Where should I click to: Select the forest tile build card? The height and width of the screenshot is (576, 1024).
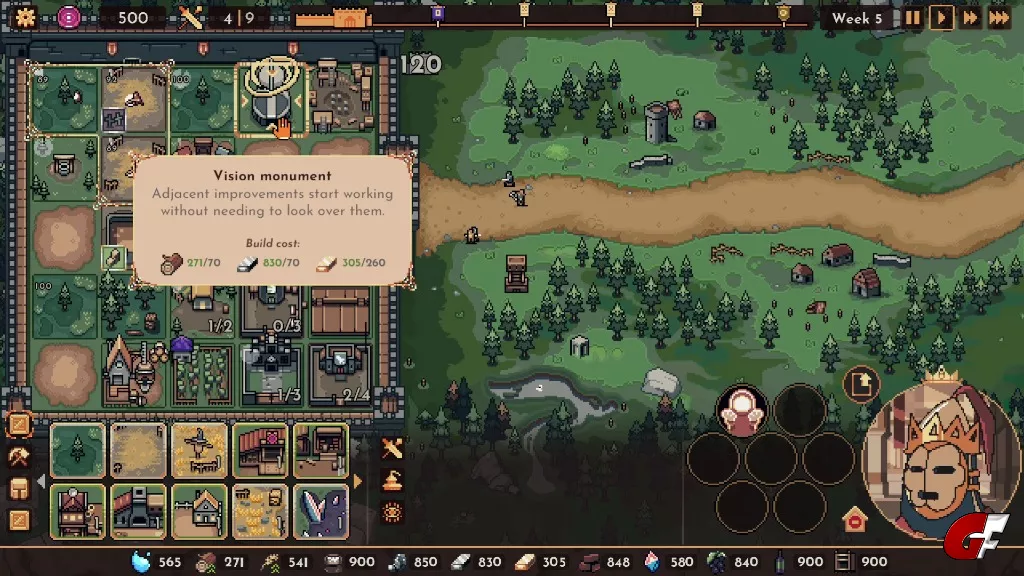78,450
